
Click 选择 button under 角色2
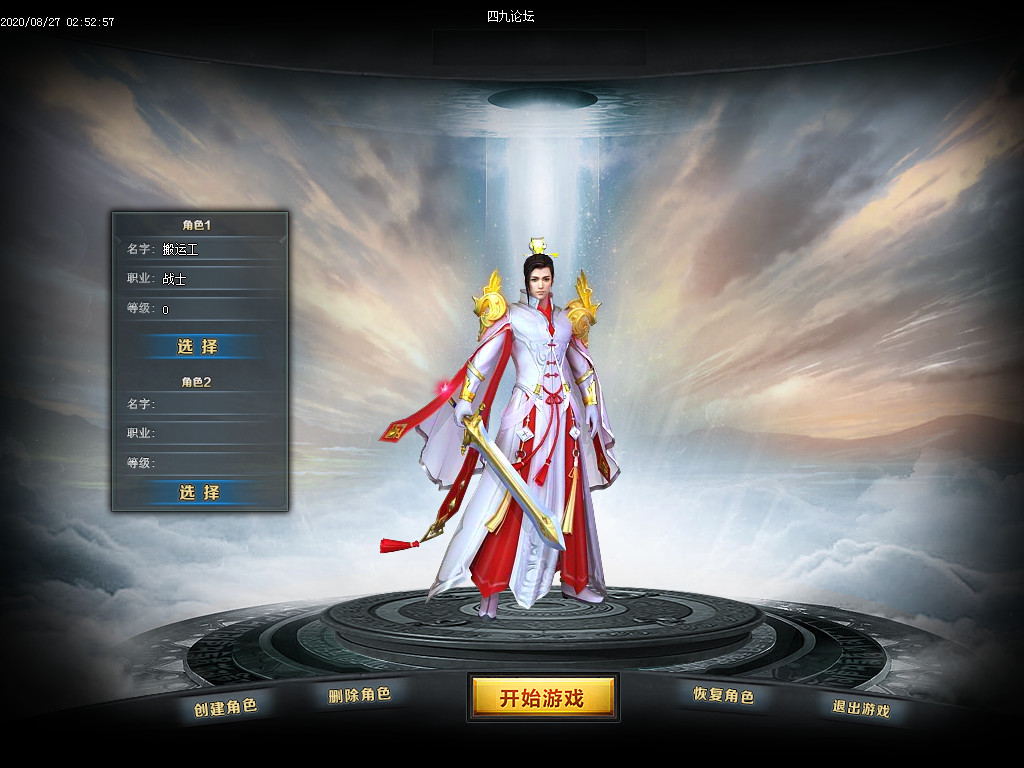click(x=198, y=492)
